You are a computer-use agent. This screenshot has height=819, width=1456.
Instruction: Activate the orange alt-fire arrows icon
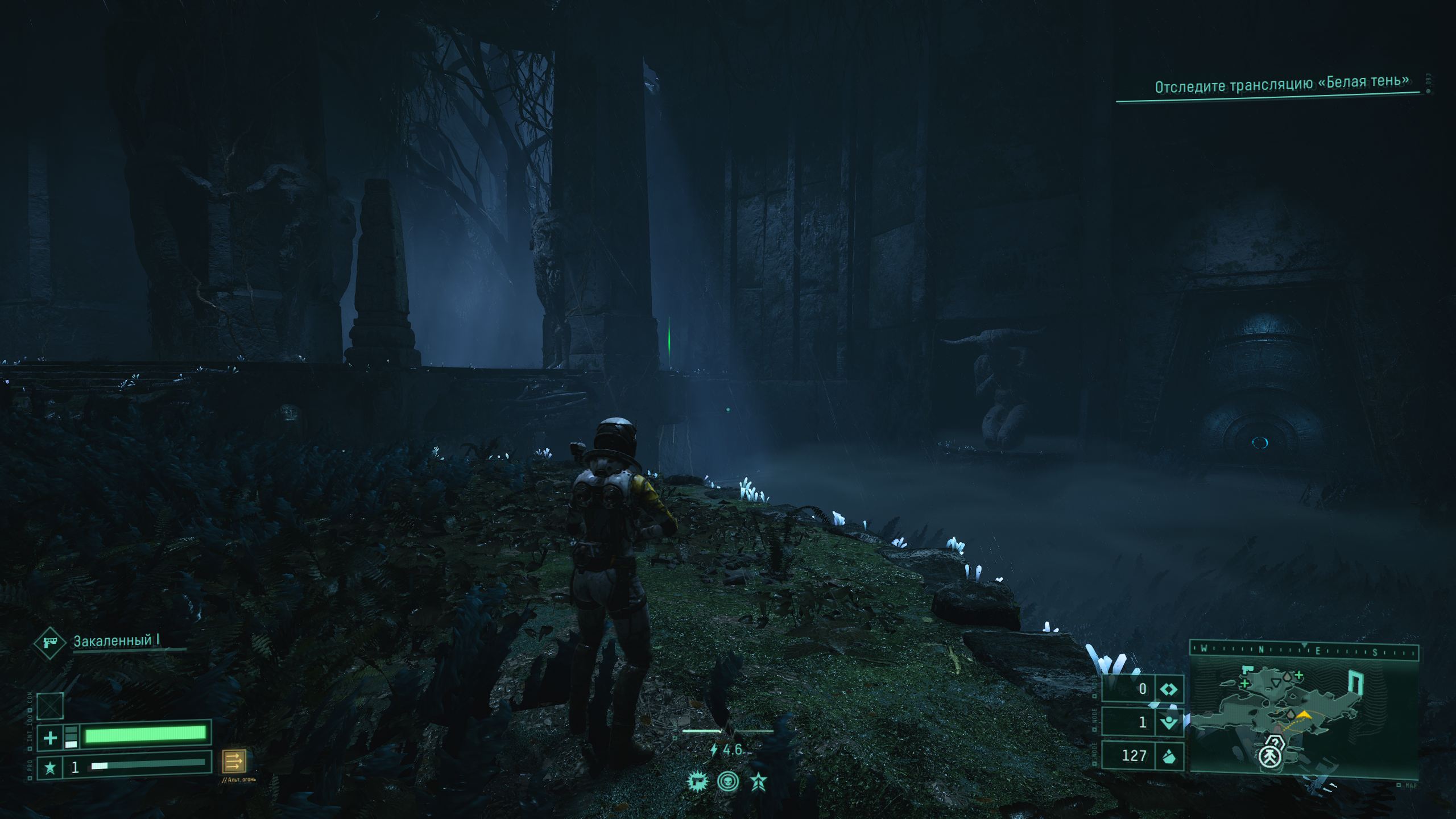point(234,760)
